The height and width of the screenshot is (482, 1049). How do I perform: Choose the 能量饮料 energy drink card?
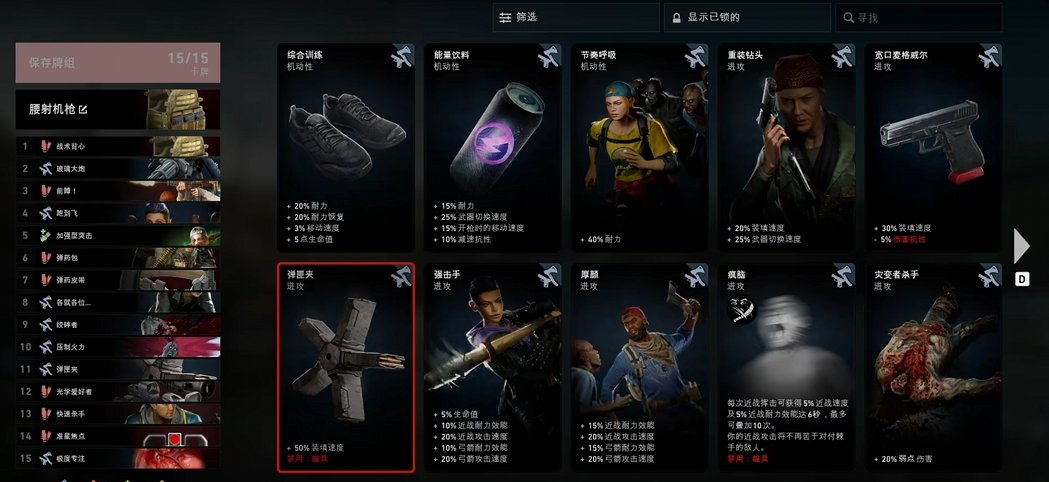click(492, 147)
